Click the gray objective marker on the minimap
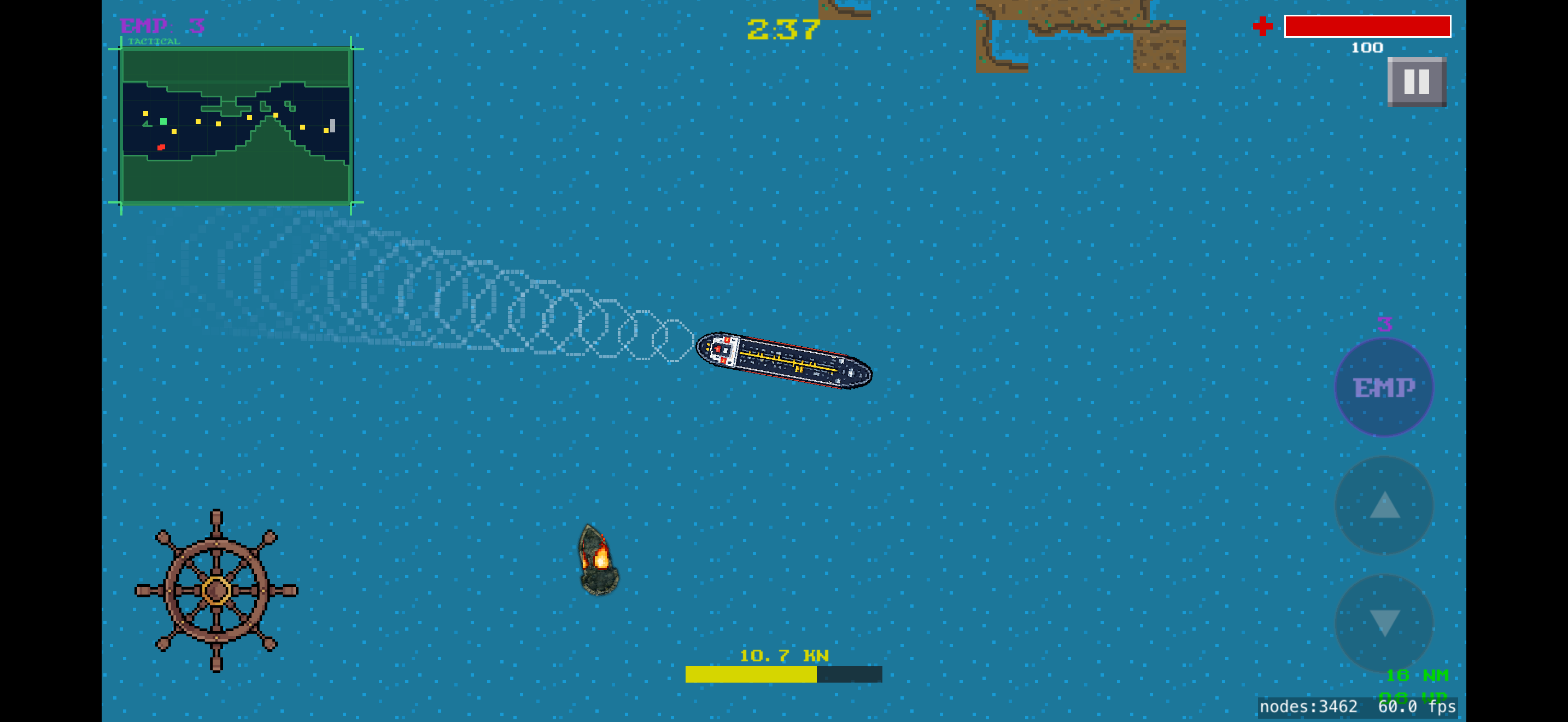1568x722 pixels. pos(332,125)
